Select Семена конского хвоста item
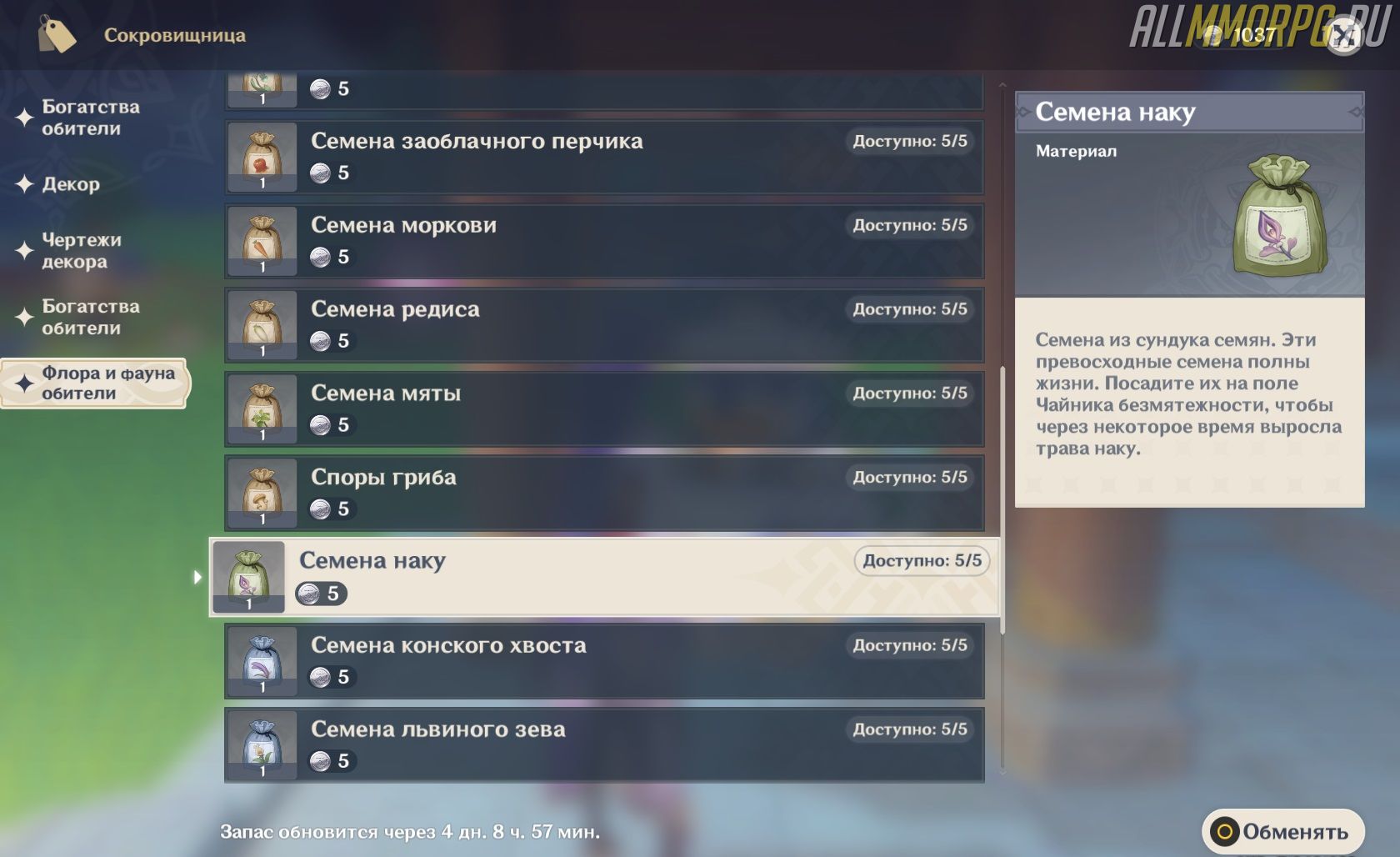 point(603,661)
